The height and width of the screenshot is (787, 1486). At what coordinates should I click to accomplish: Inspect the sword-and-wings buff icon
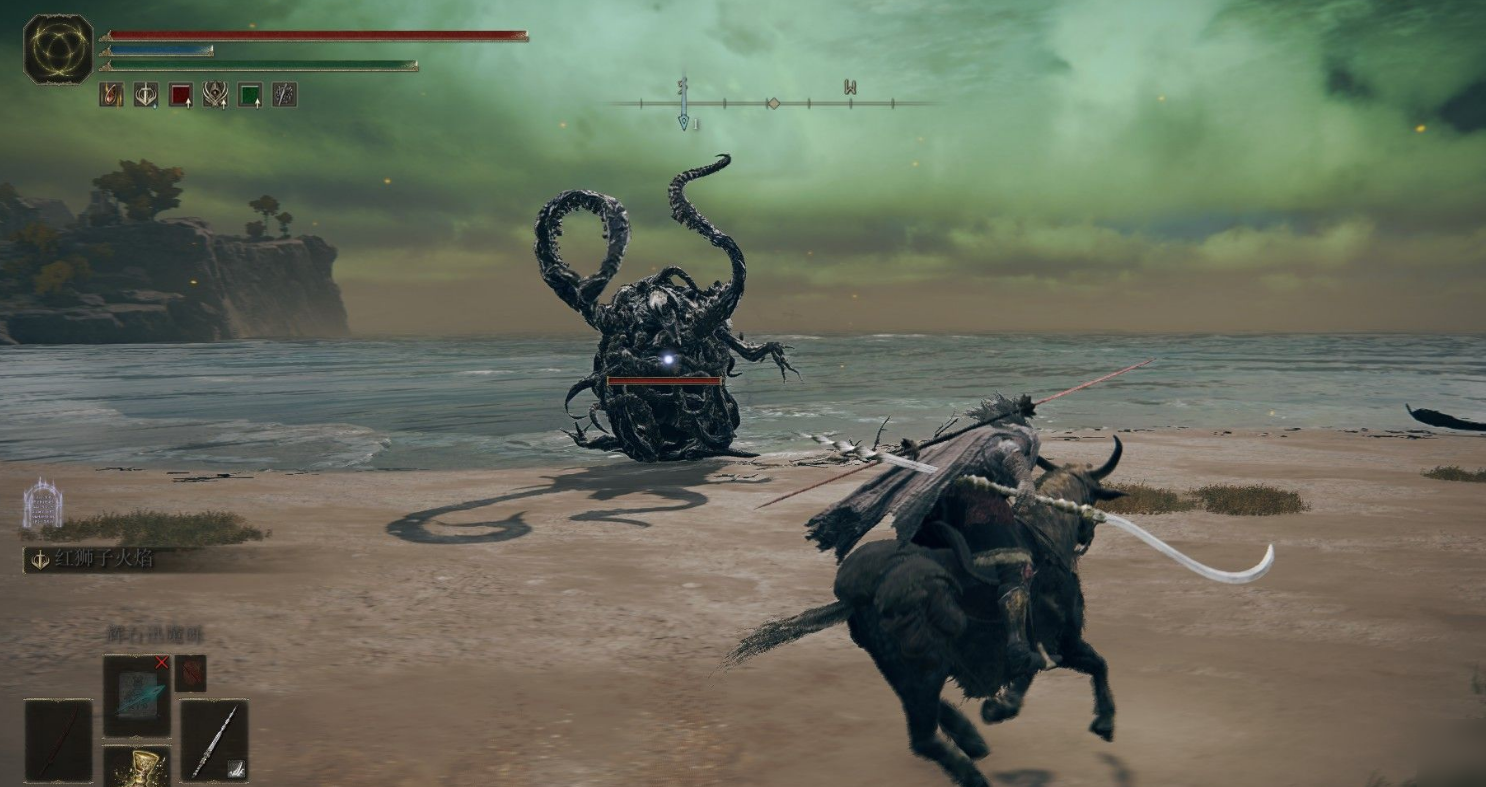pos(146,95)
